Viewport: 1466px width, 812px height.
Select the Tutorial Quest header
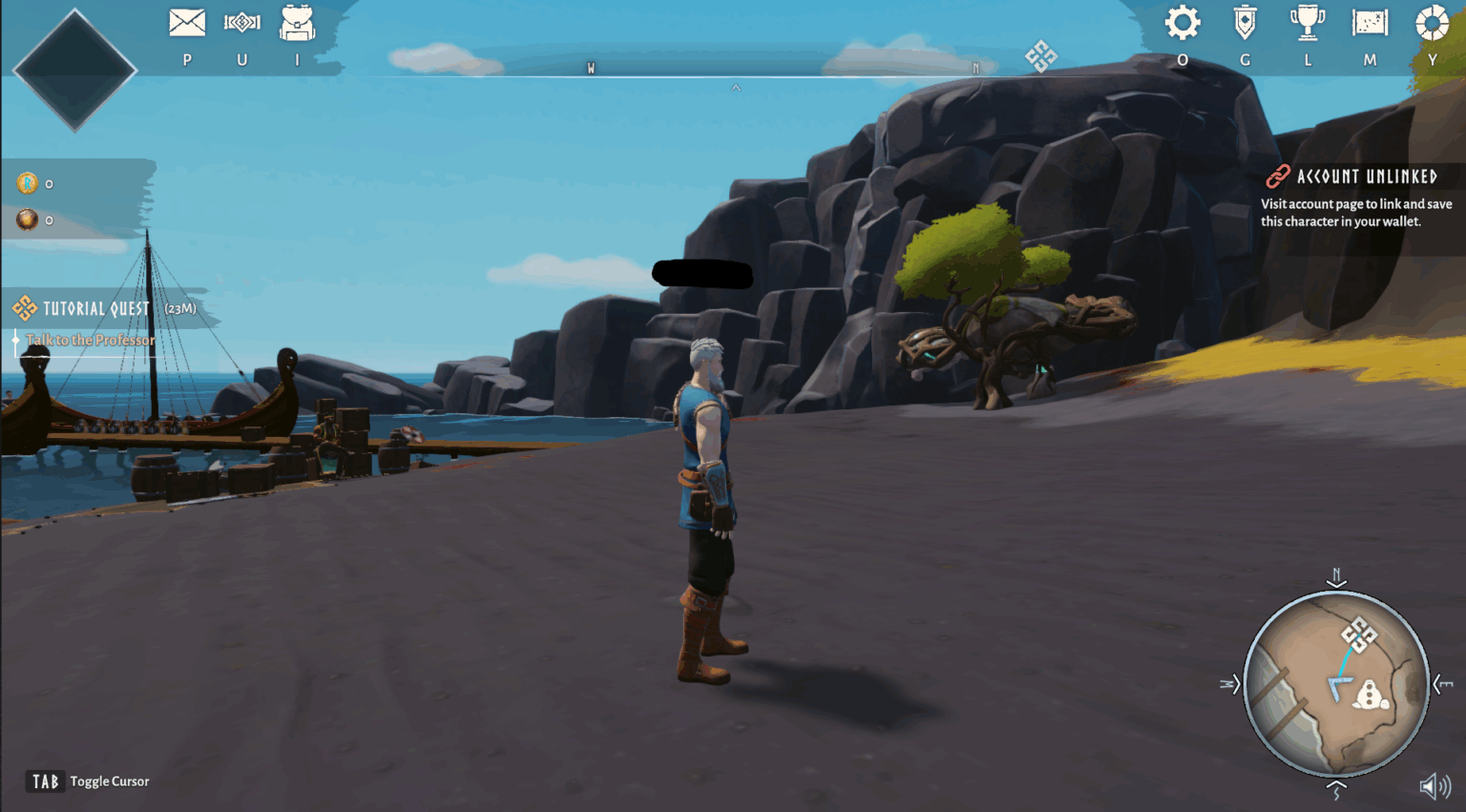click(x=94, y=308)
